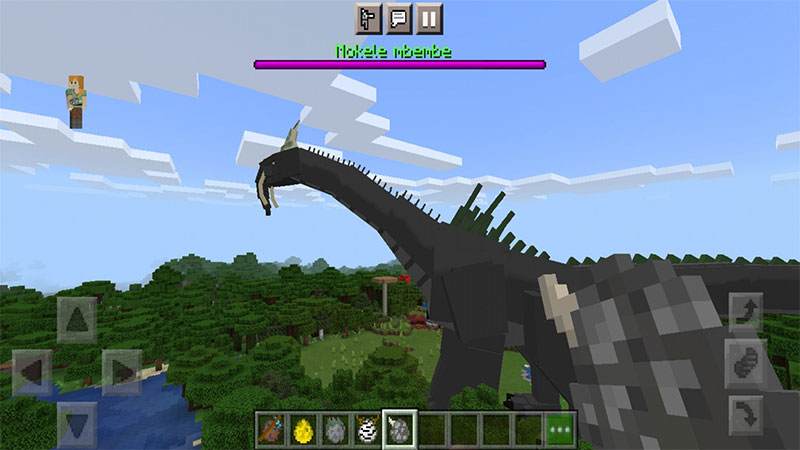The height and width of the screenshot is (450, 800).
Task: Select the yellow spawn egg slot
Action: (303, 428)
